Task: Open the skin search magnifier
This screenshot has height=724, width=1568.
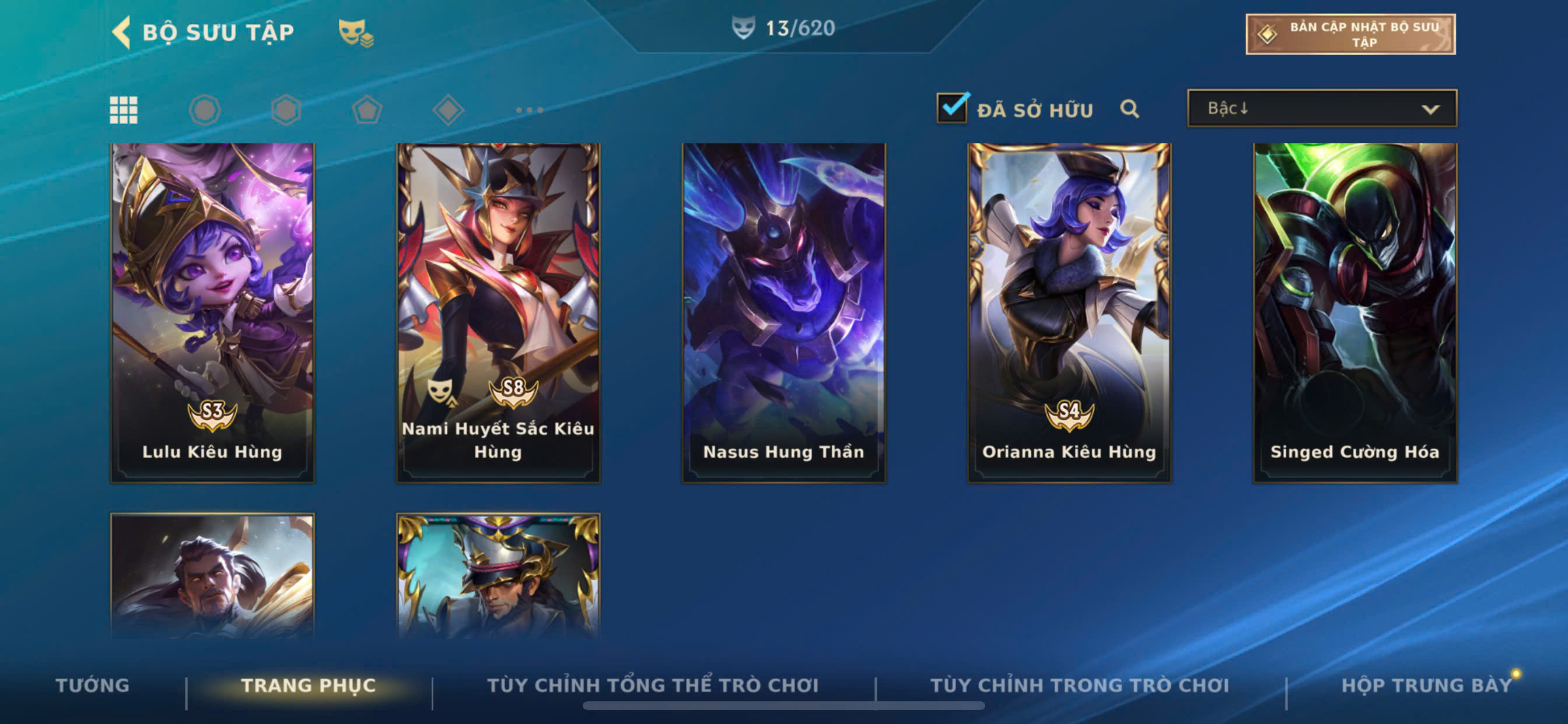Action: (1129, 109)
